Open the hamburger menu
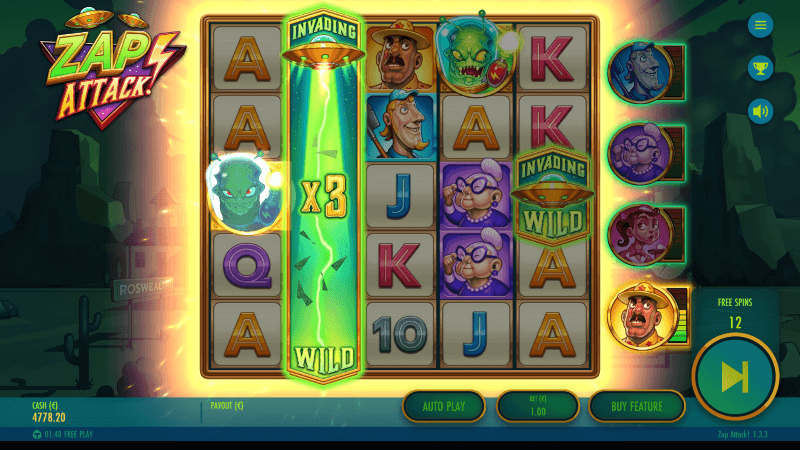 tap(761, 25)
